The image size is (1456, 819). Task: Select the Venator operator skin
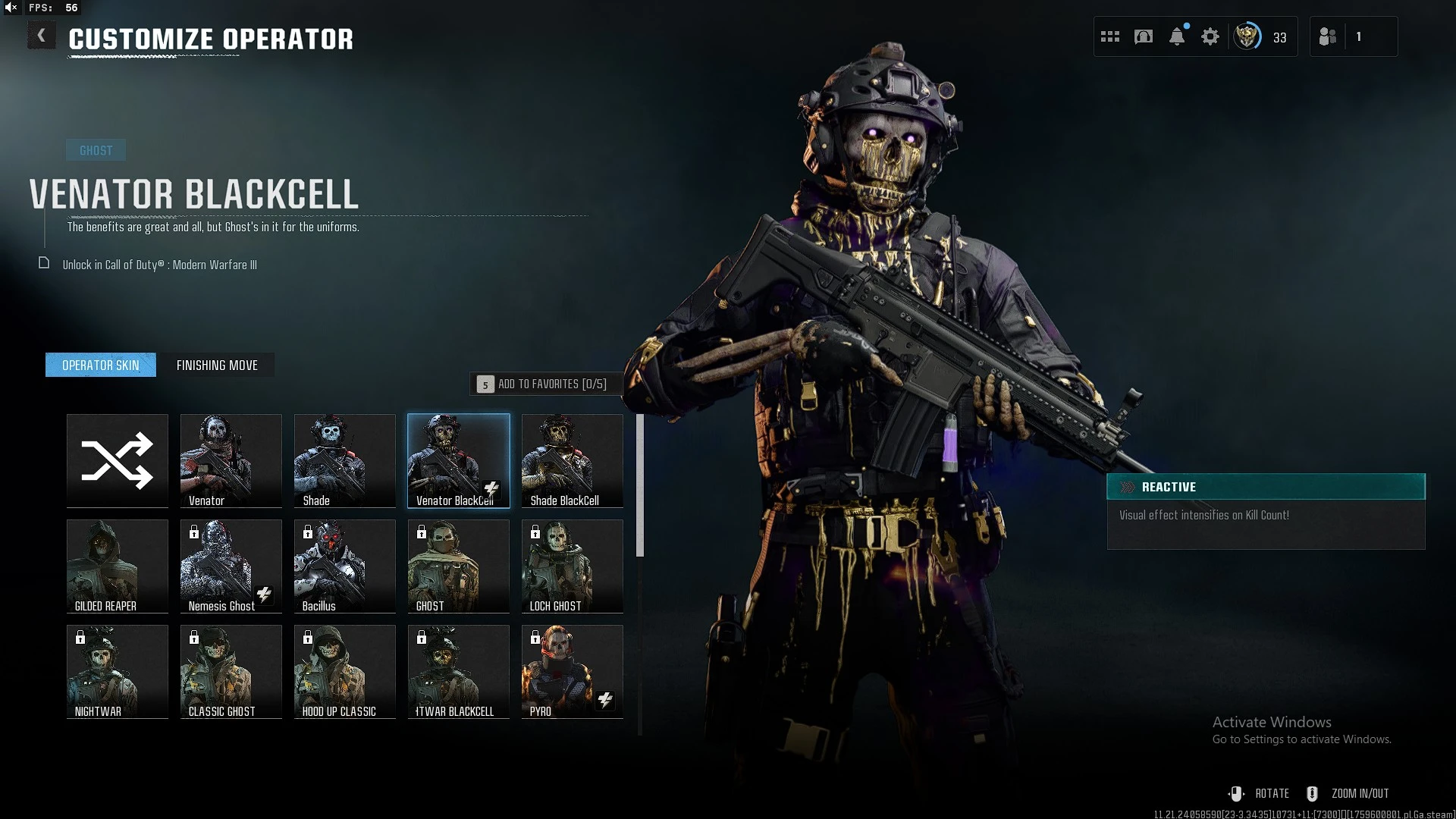(231, 460)
